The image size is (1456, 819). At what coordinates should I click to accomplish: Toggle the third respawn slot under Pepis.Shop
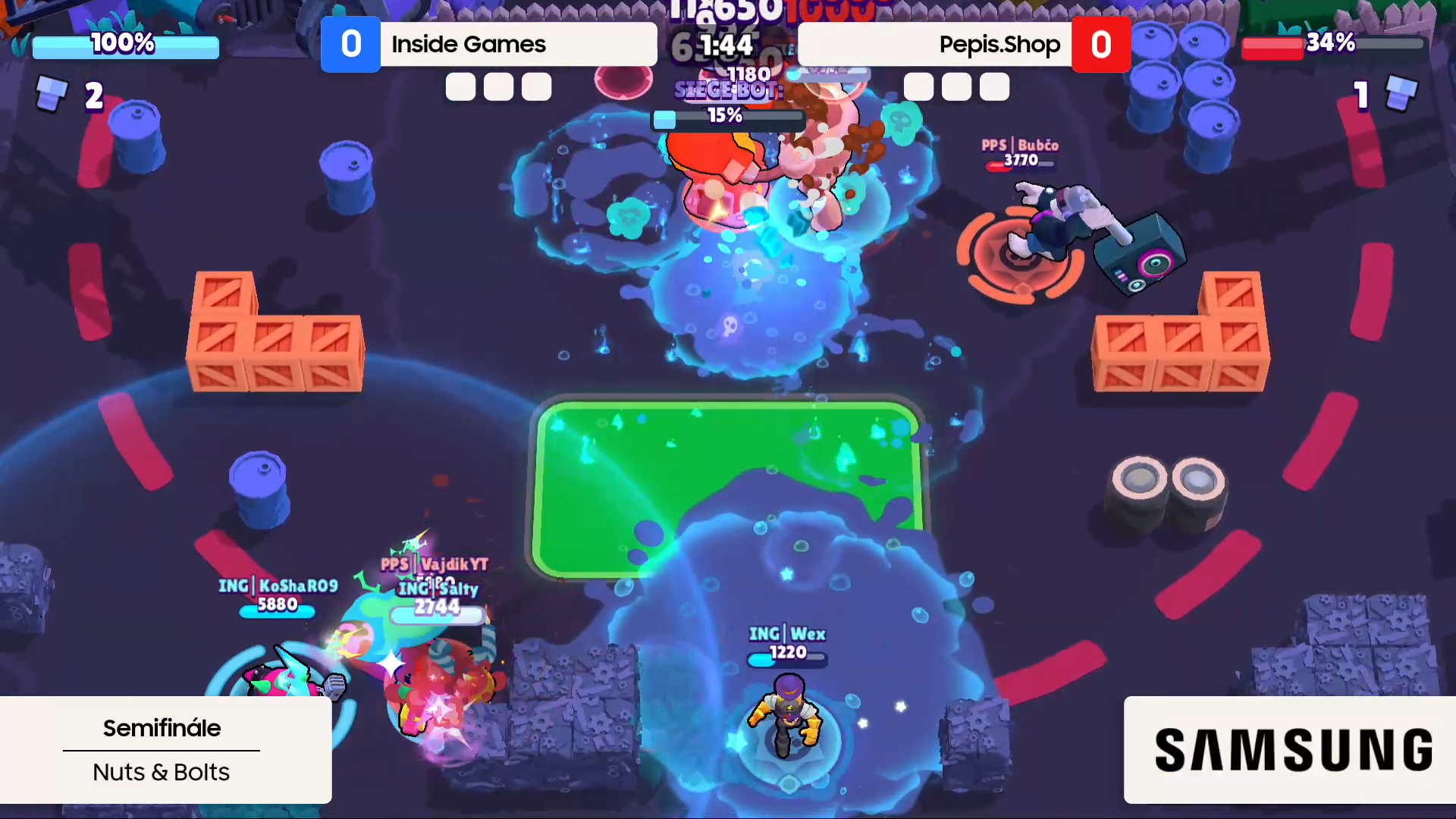[x=994, y=86]
